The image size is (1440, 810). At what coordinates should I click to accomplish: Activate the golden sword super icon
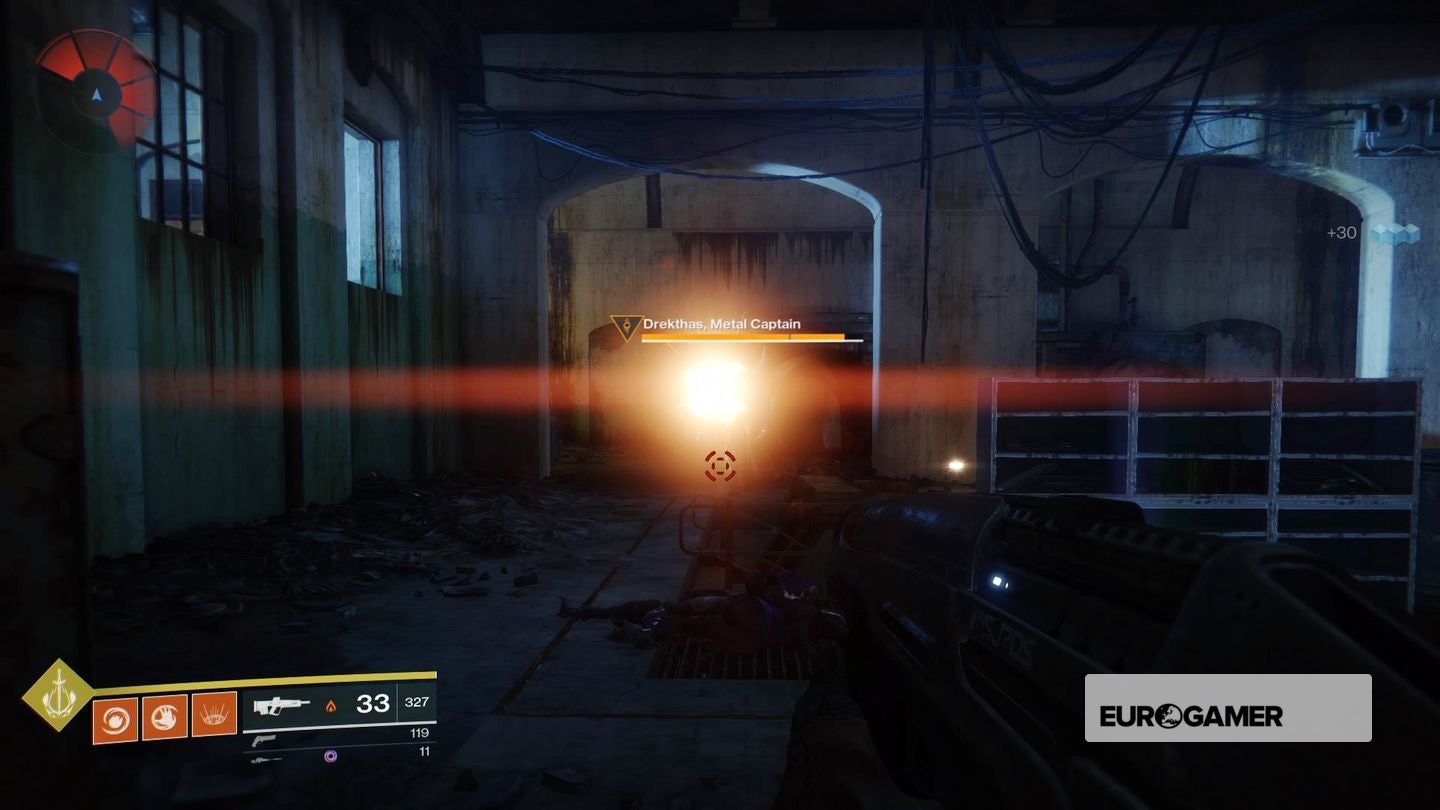pyautogui.click(x=58, y=695)
